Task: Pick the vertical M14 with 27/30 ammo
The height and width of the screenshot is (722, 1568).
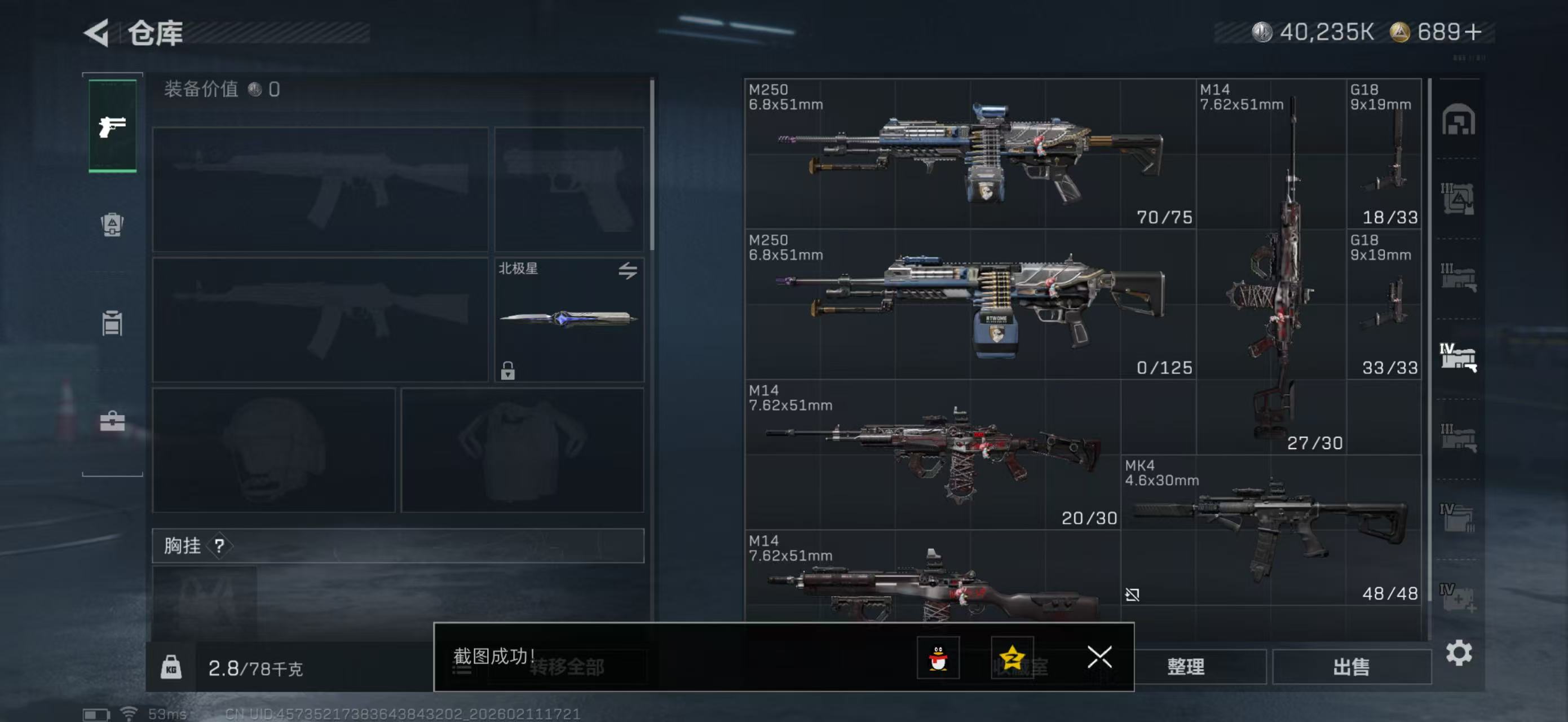Action: pyautogui.click(x=1271, y=267)
